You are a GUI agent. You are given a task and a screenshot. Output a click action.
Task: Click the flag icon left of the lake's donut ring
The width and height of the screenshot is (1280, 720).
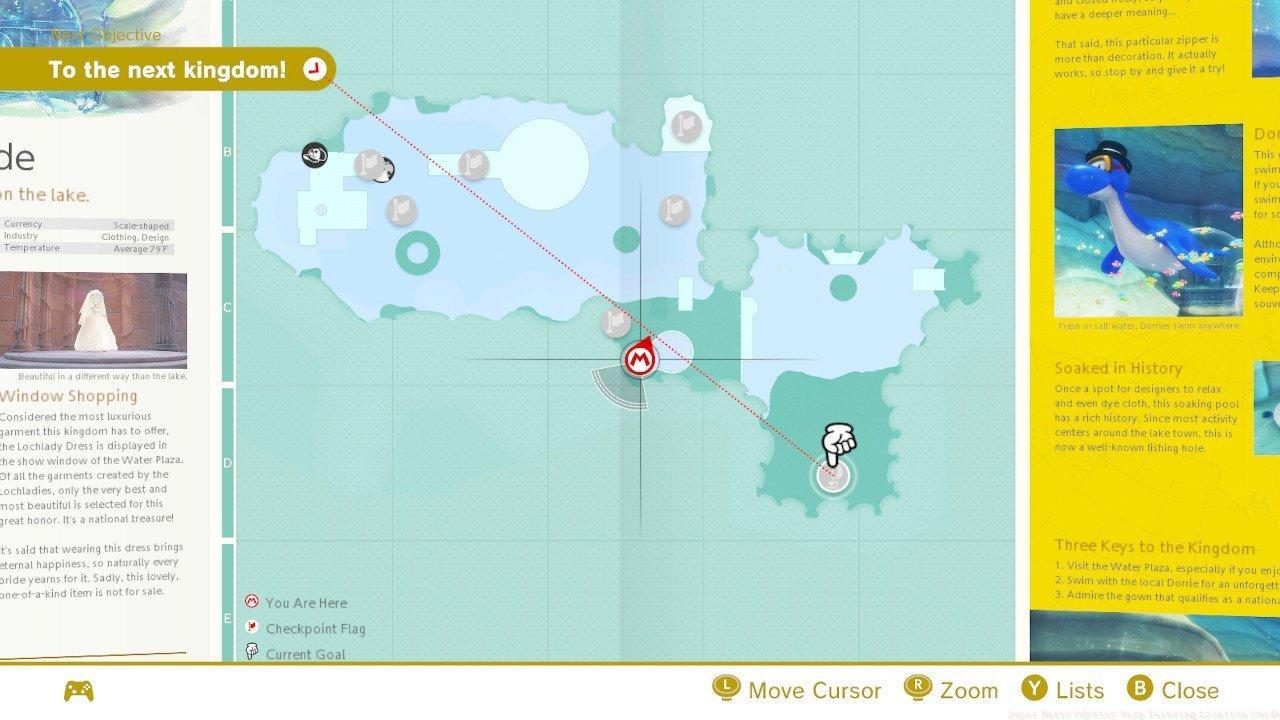(400, 209)
